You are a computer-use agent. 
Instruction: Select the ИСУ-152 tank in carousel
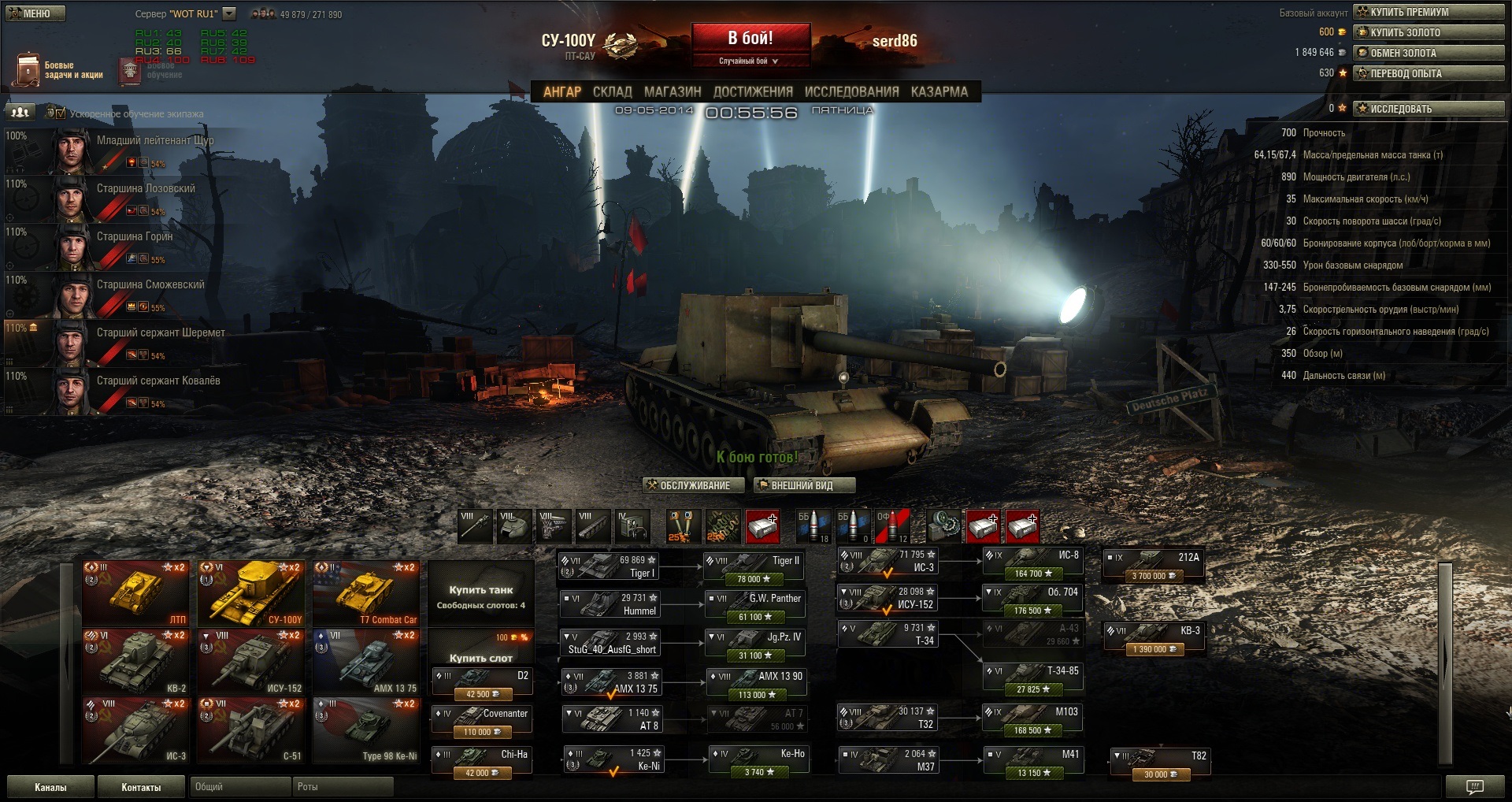pyautogui.click(x=250, y=662)
